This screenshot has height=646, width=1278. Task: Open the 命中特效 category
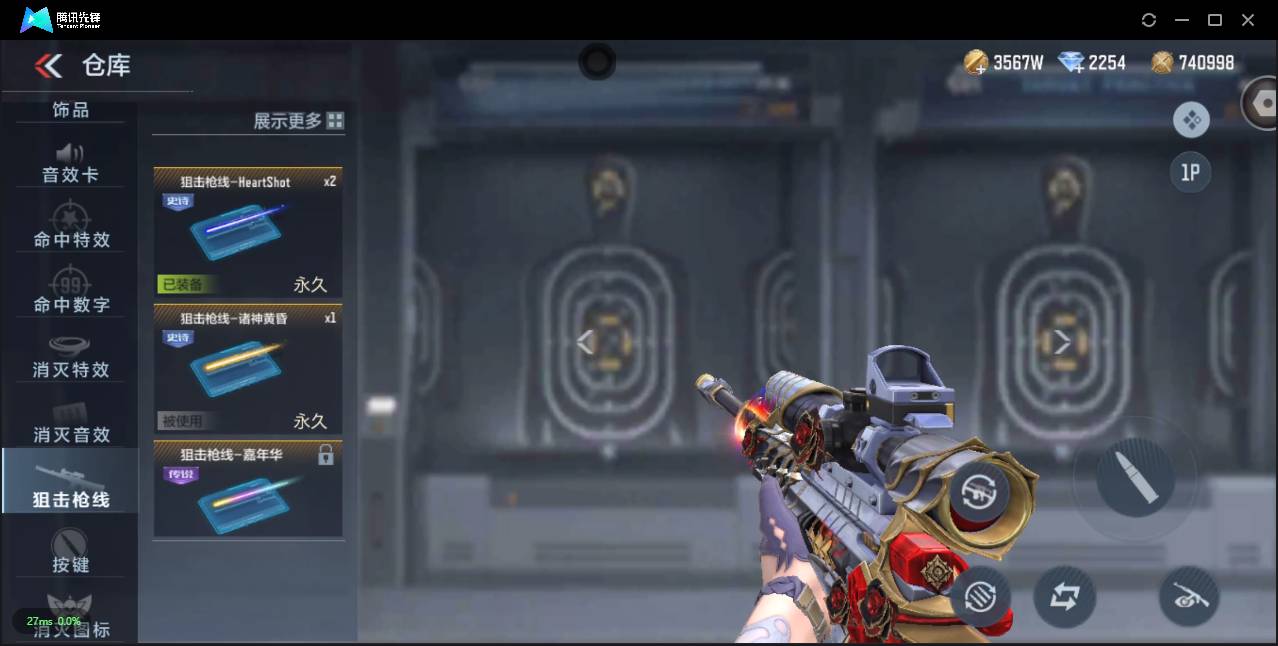(70, 228)
